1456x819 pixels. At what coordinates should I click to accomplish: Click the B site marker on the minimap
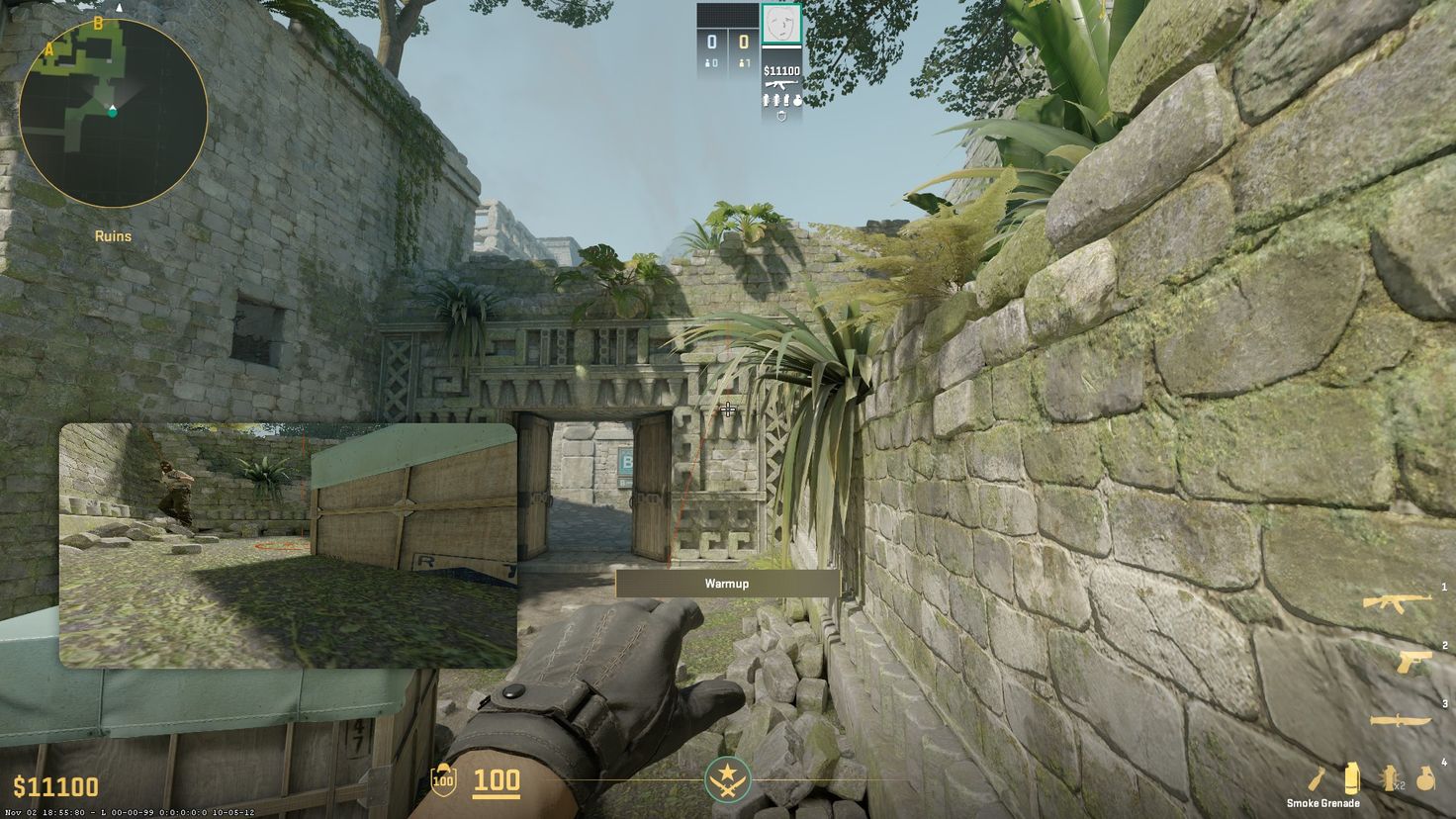(97, 26)
